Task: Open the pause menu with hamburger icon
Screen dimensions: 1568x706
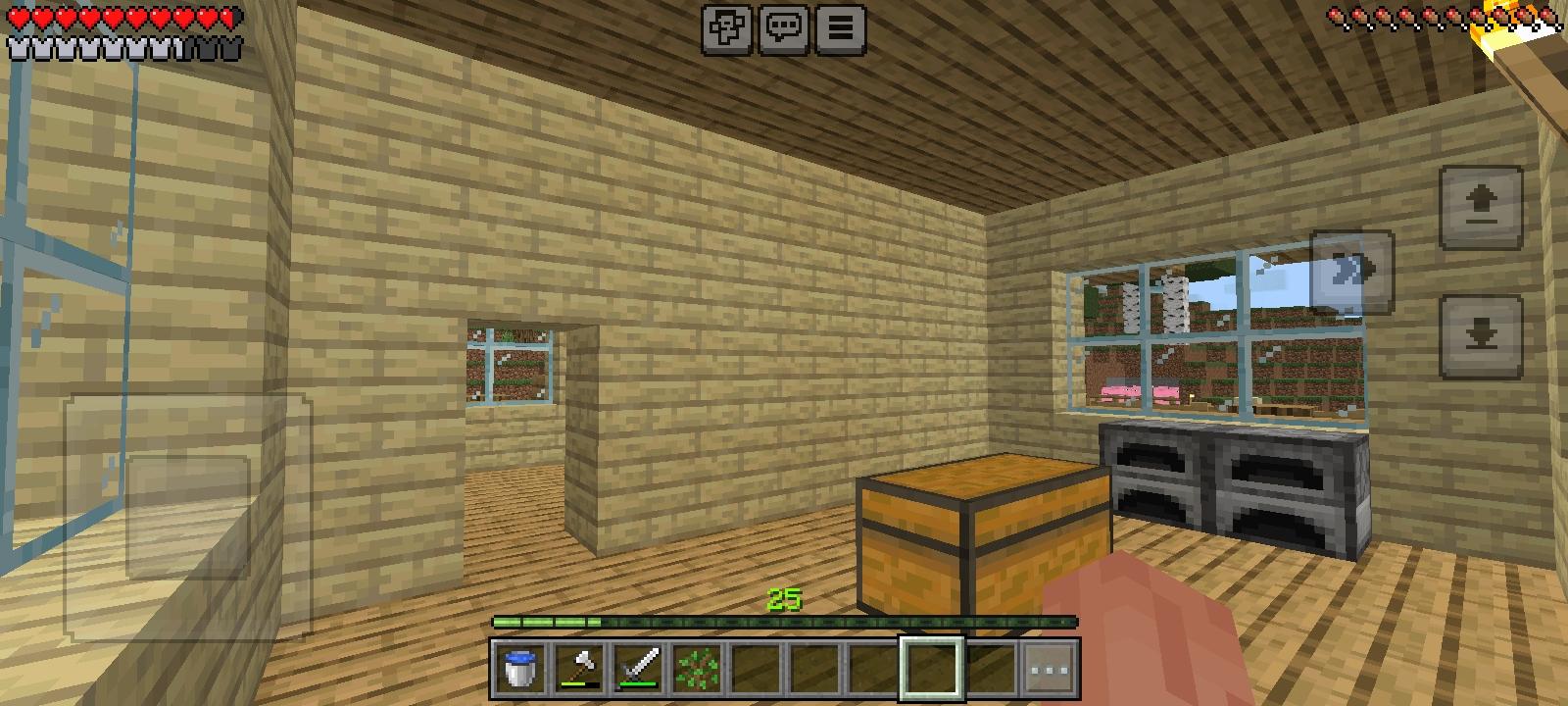Action: pos(839,28)
